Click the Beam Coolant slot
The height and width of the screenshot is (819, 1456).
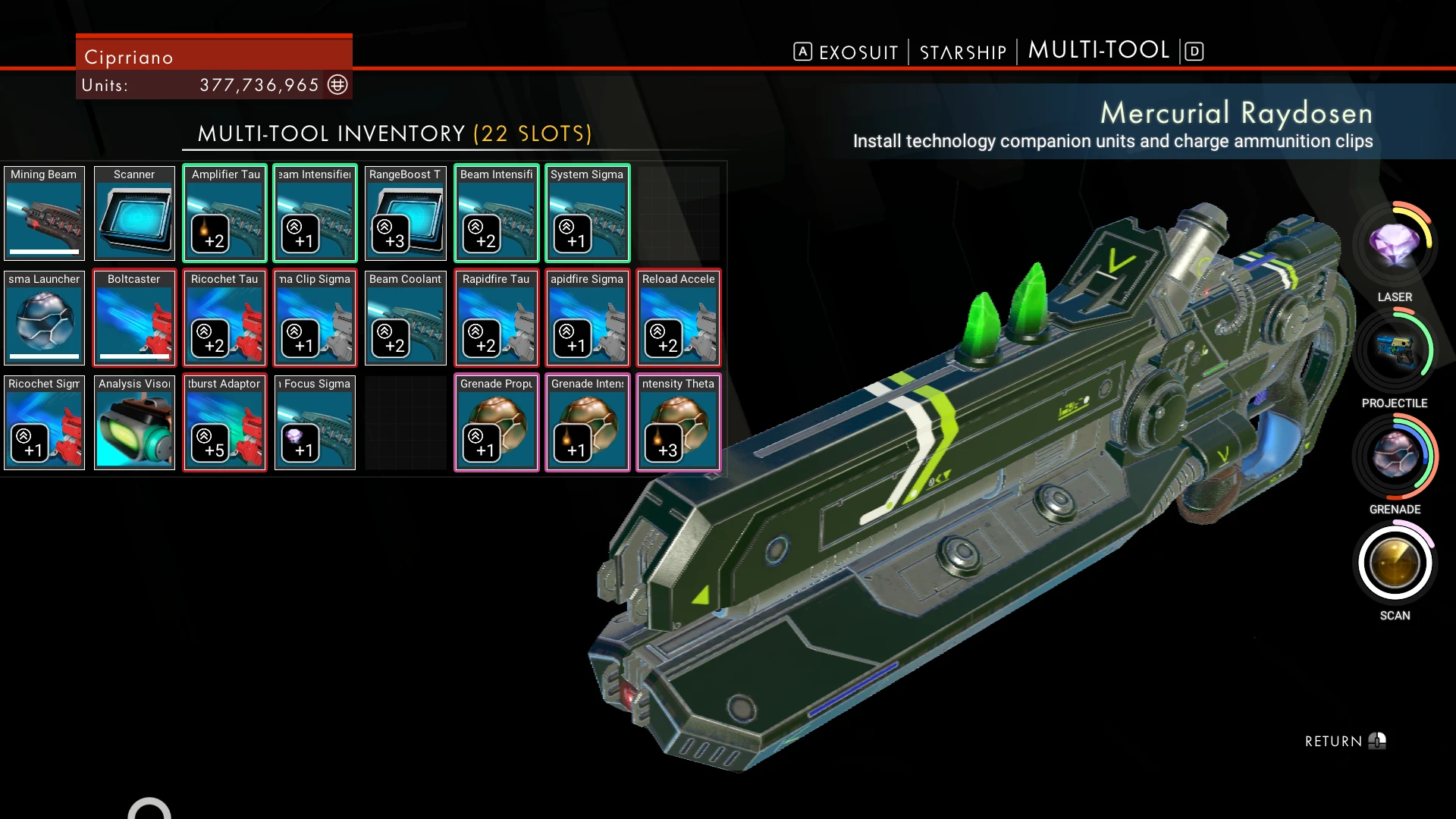(406, 318)
